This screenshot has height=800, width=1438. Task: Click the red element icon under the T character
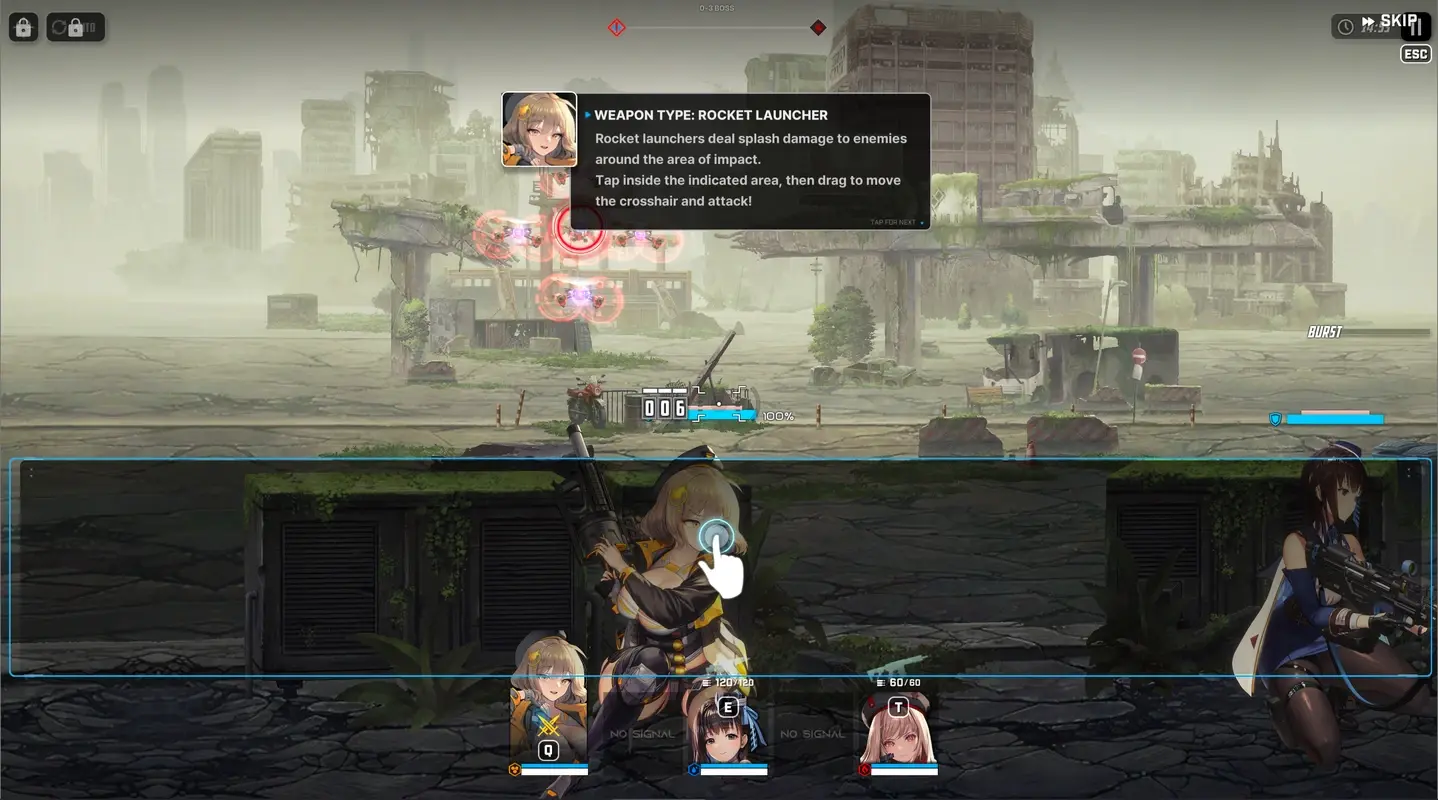(864, 770)
